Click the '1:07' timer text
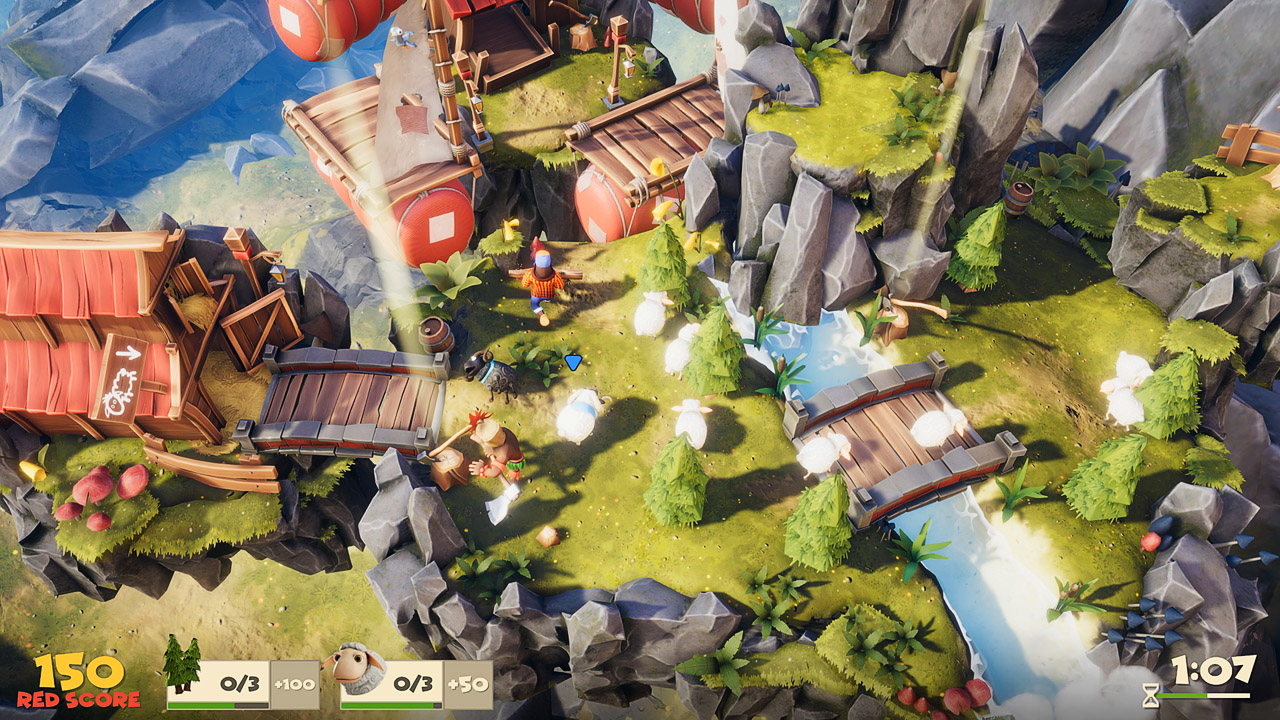This screenshot has height=720, width=1280. point(1215,671)
